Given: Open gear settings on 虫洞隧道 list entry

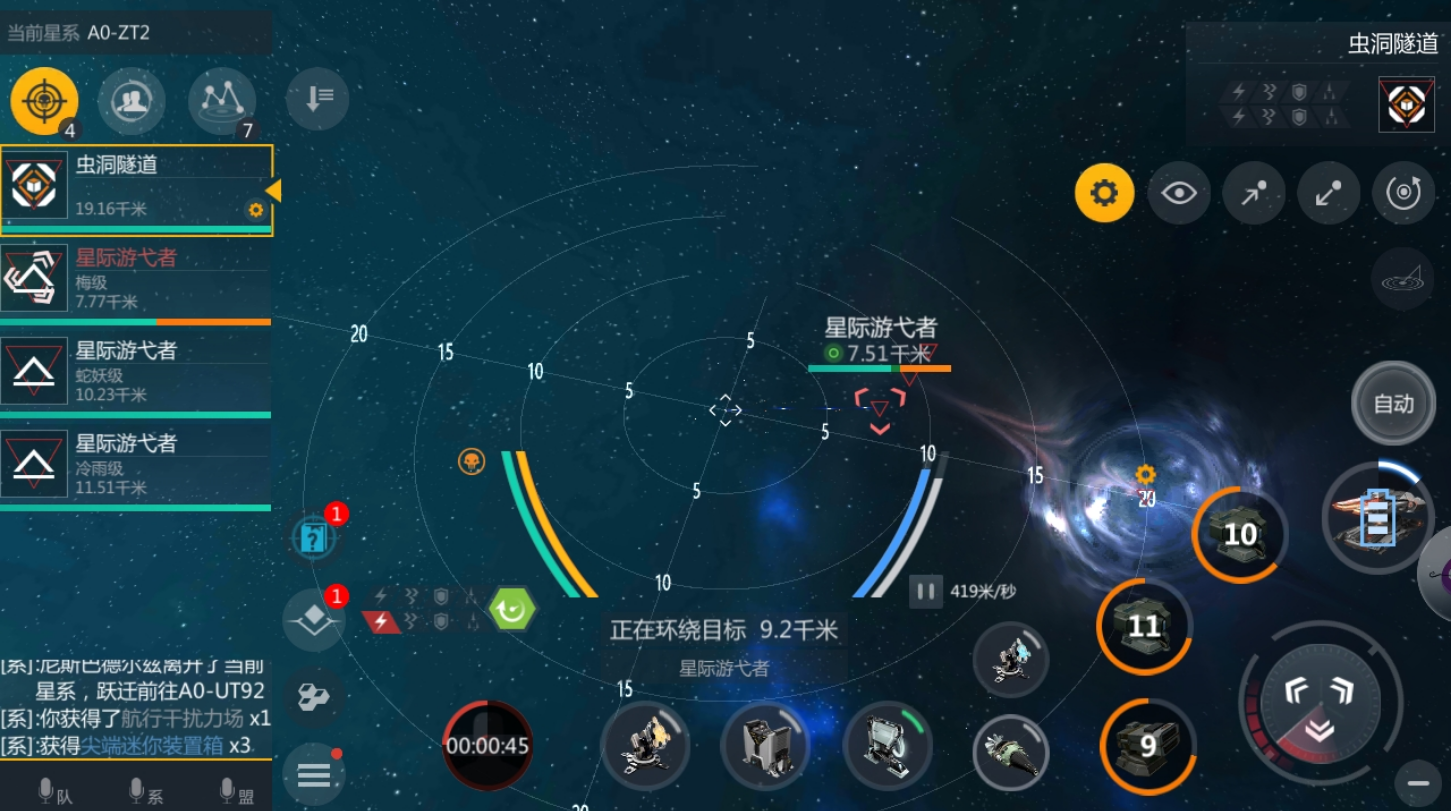Looking at the screenshot, I should click(x=257, y=210).
